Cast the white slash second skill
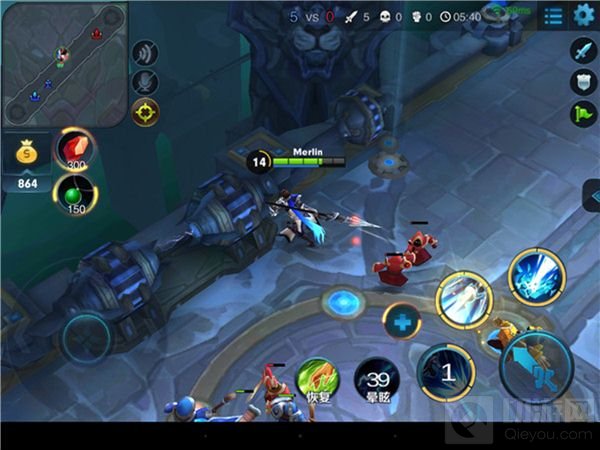 pos(466,299)
